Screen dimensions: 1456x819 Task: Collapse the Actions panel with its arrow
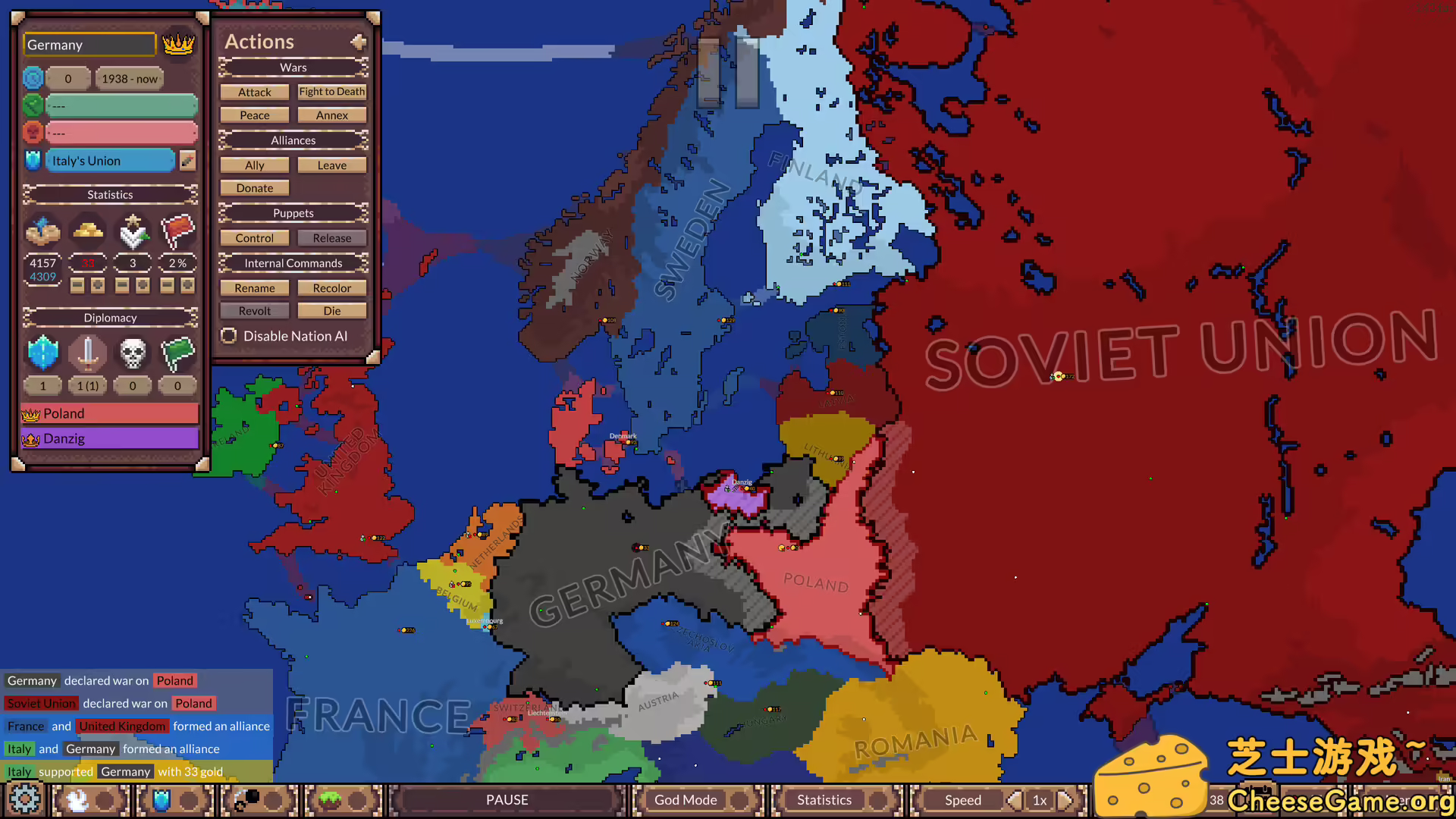[358, 42]
